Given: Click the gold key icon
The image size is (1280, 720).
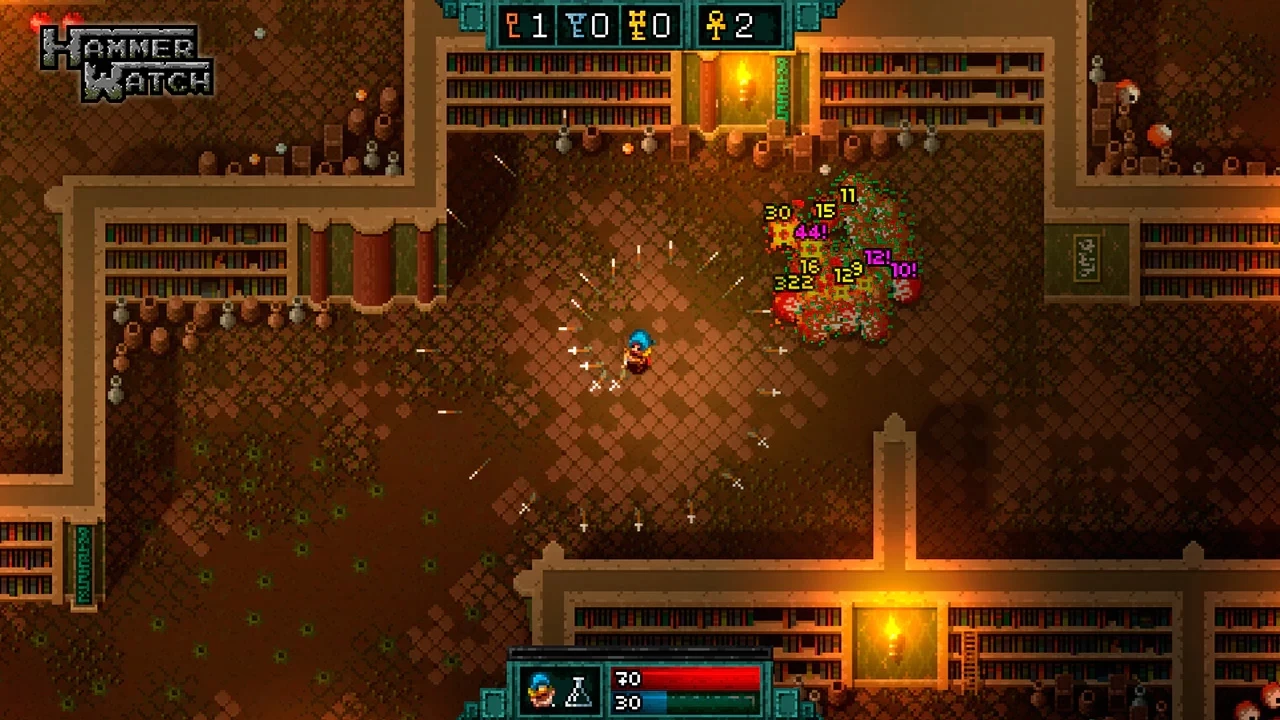Looking at the screenshot, I should point(638,26).
